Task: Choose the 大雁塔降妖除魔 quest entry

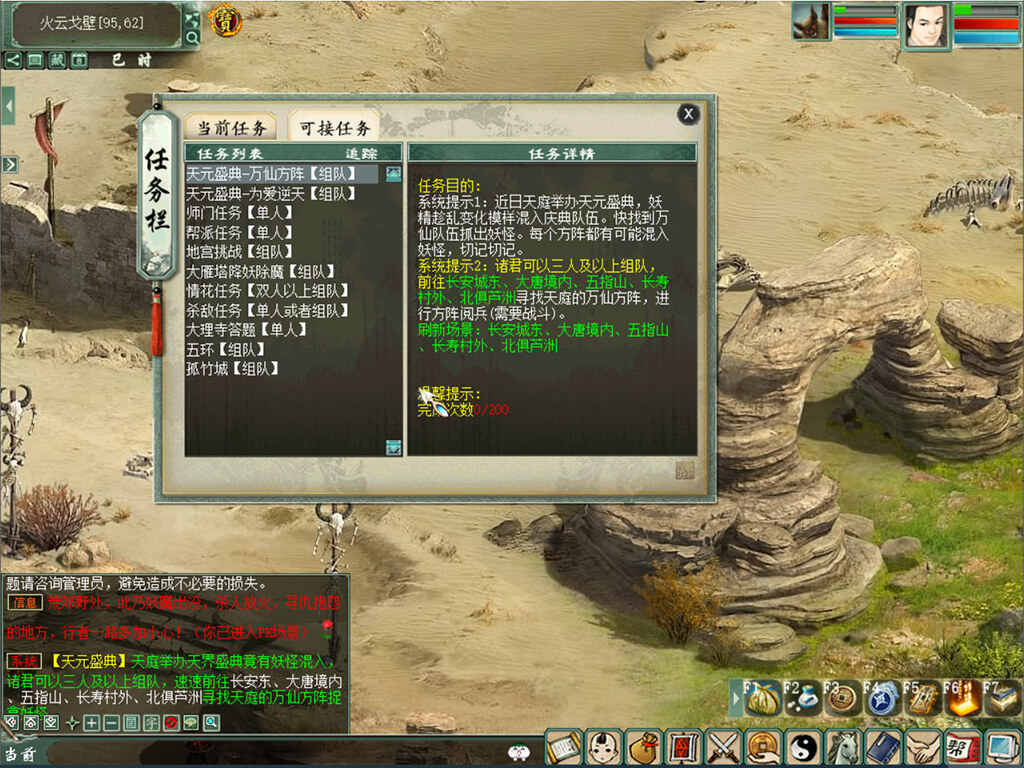Action: pos(260,271)
